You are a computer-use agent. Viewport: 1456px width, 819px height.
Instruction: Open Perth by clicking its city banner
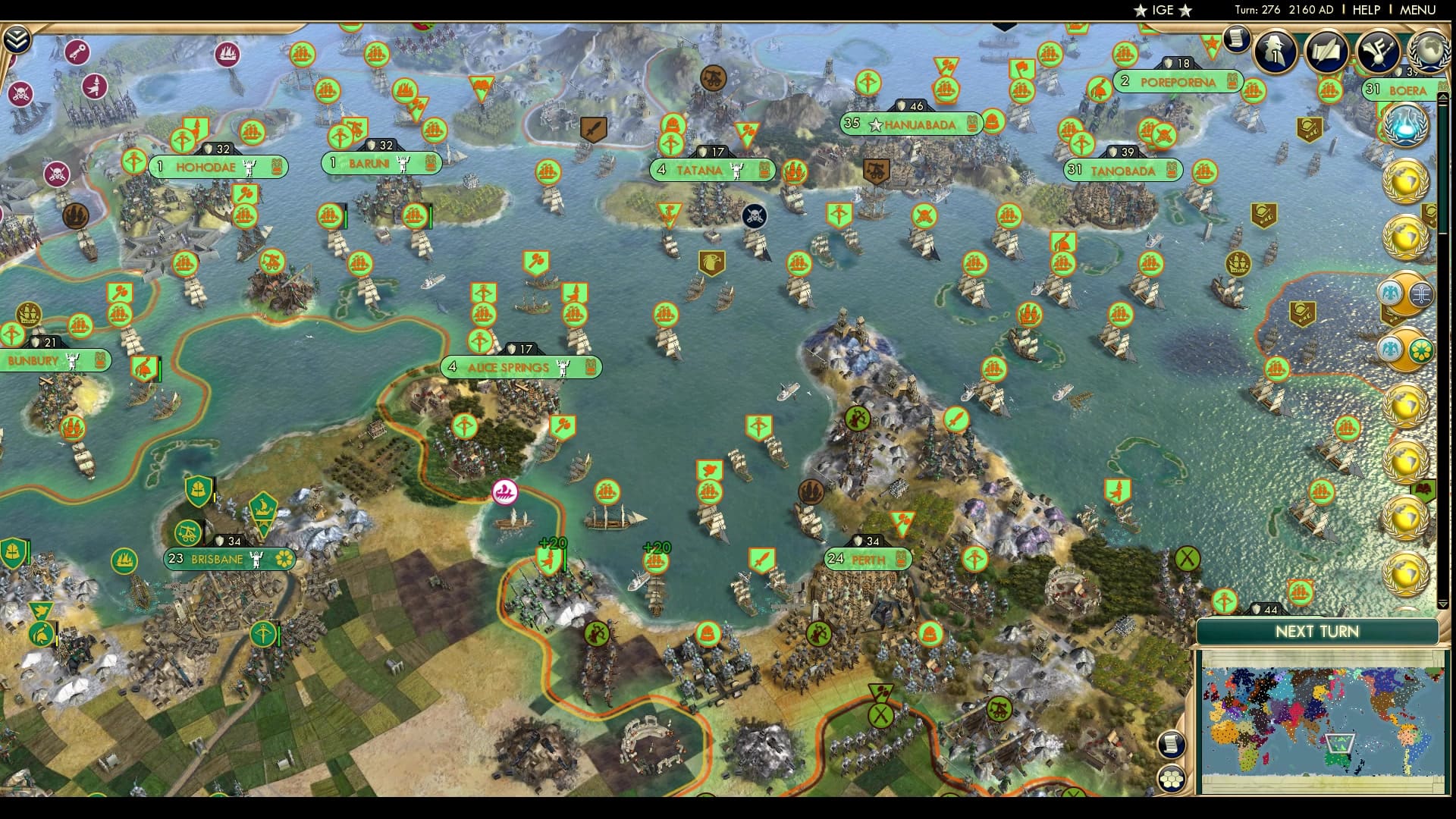[x=867, y=560]
